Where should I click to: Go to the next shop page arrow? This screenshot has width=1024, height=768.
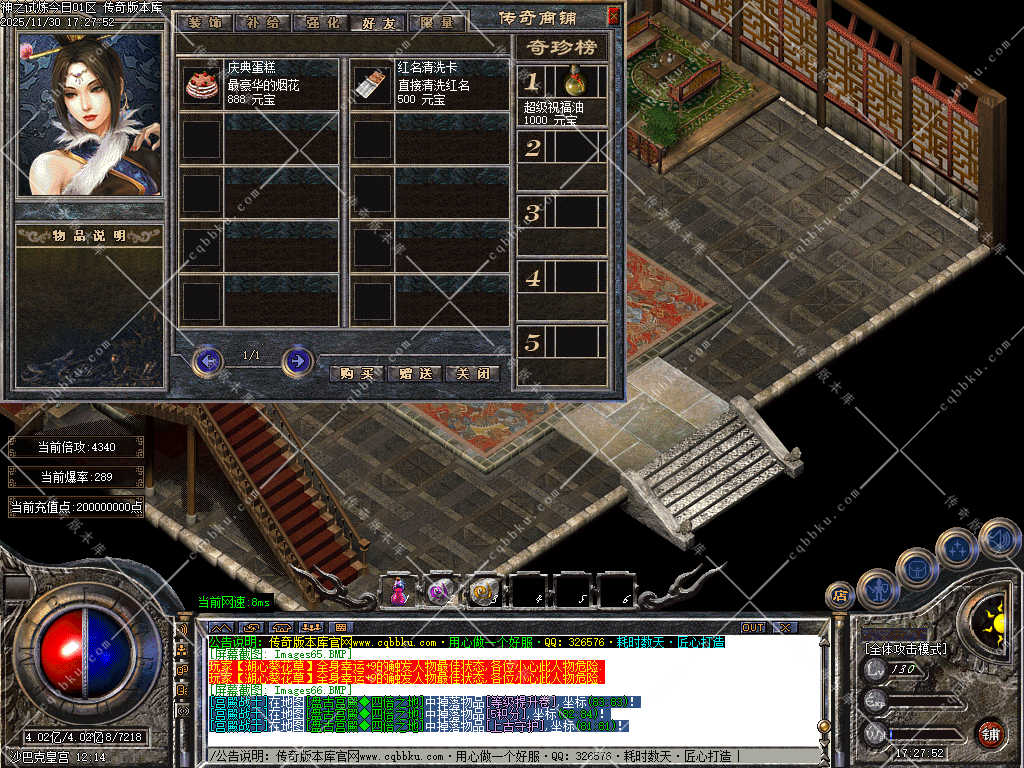tap(297, 360)
